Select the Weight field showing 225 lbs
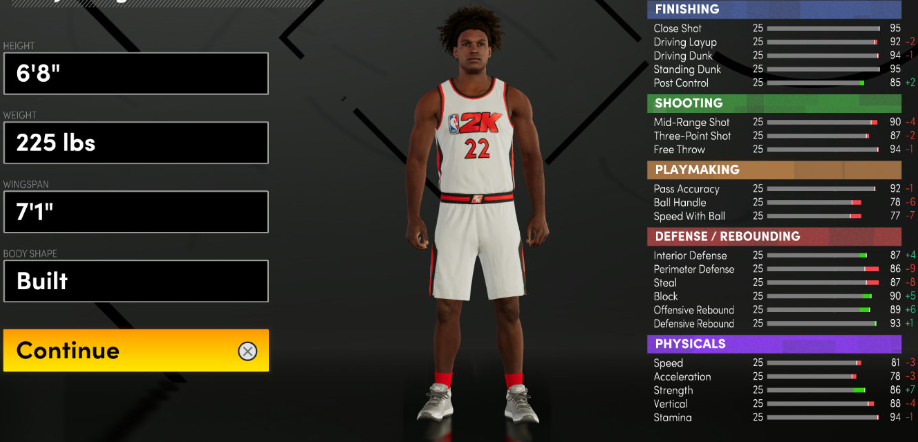The image size is (918, 442). (135, 143)
